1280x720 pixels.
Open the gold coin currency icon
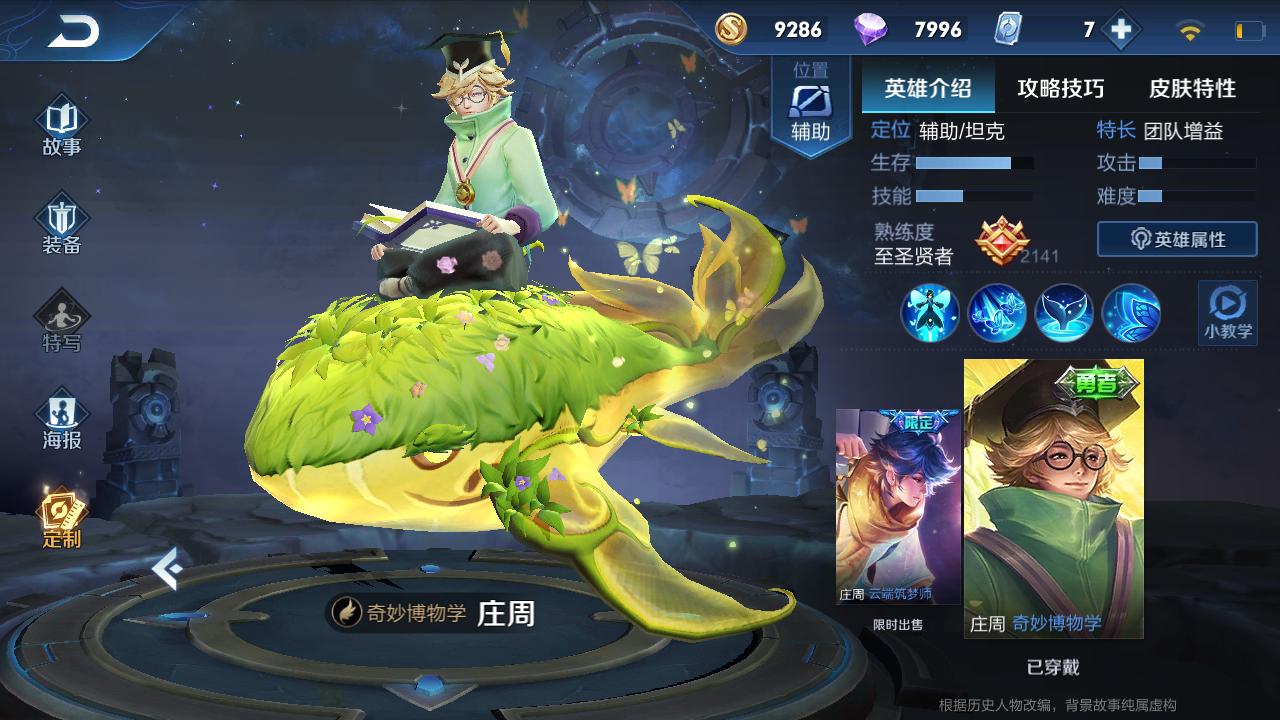[731, 30]
